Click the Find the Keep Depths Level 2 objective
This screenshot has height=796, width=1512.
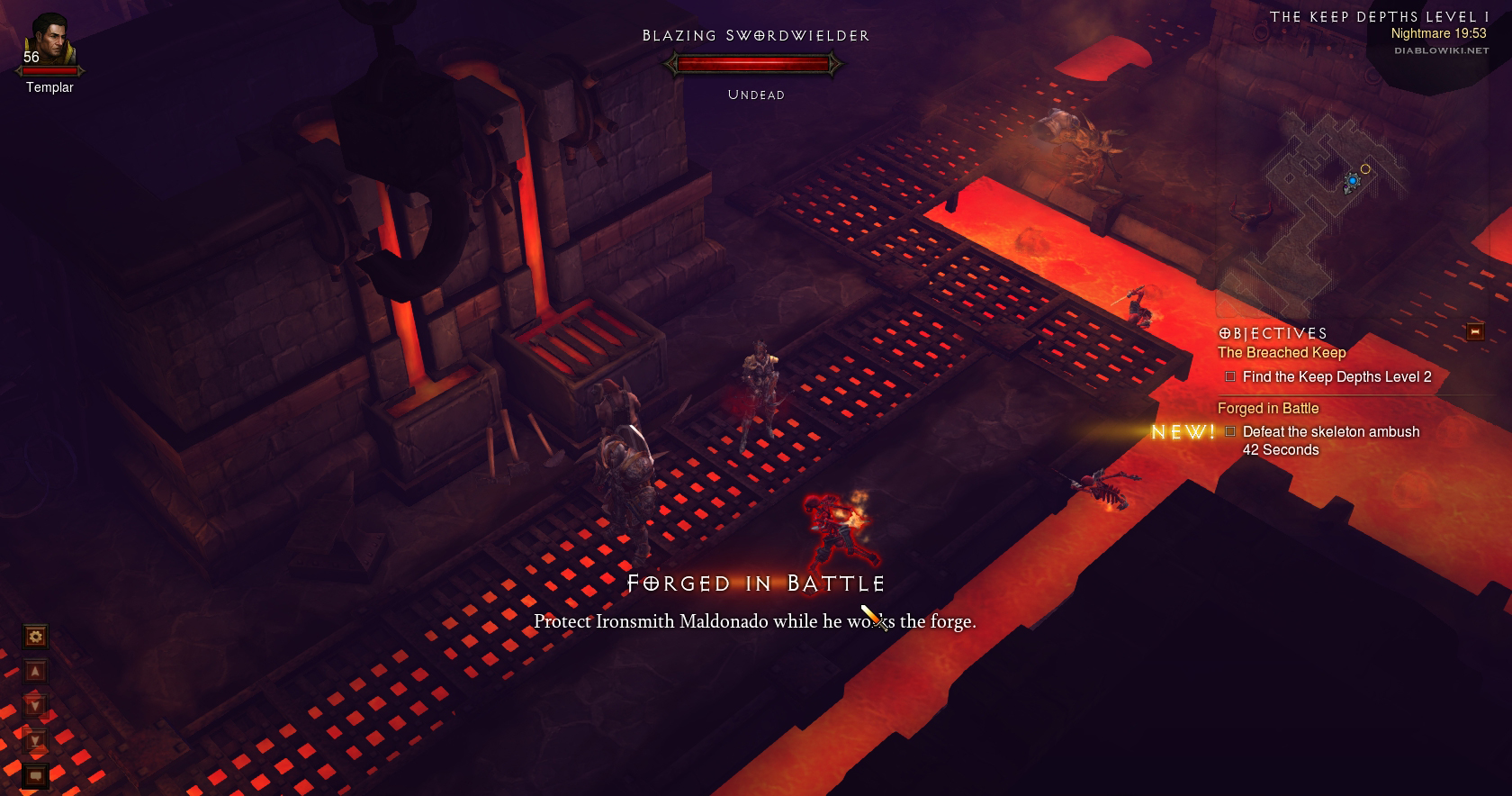(1336, 377)
